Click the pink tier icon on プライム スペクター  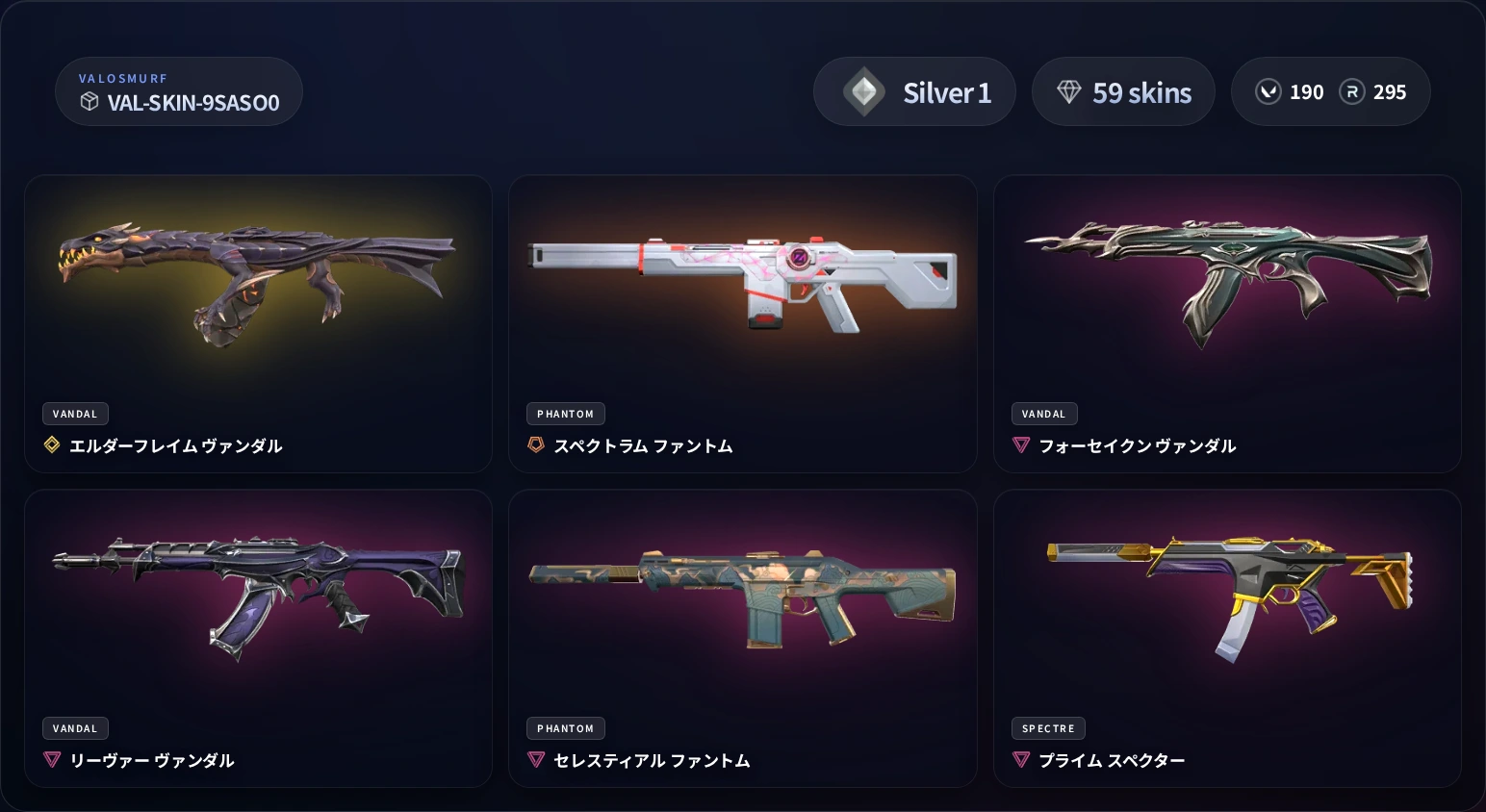pos(1021,760)
